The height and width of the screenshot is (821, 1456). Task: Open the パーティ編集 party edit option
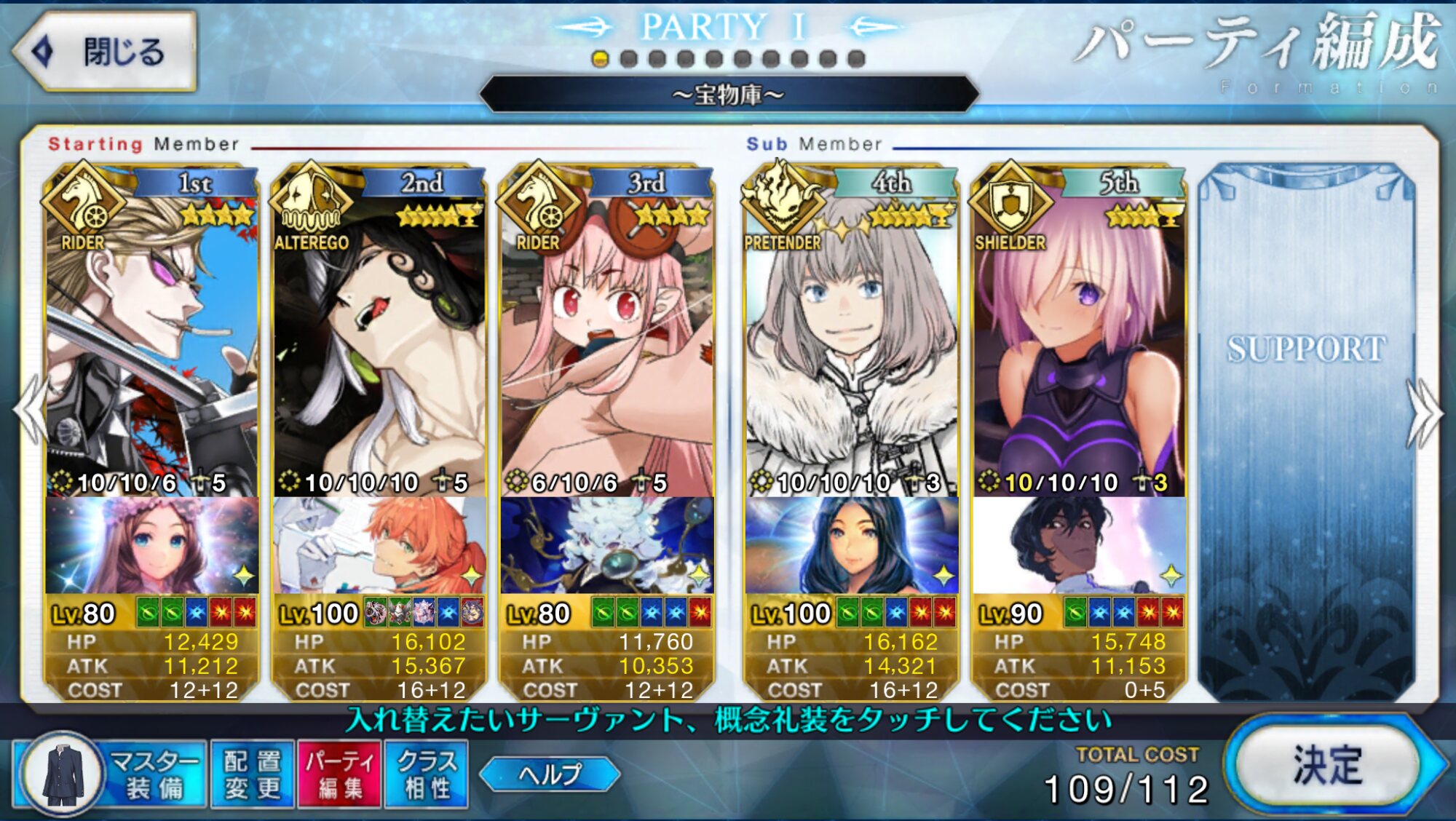click(339, 774)
